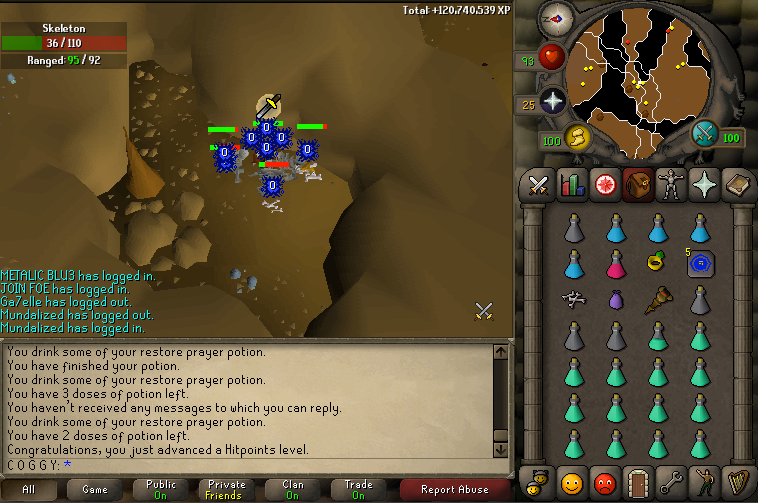Switch chat filter to Game messages
This screenshot has width=758, height=503.
95,490
